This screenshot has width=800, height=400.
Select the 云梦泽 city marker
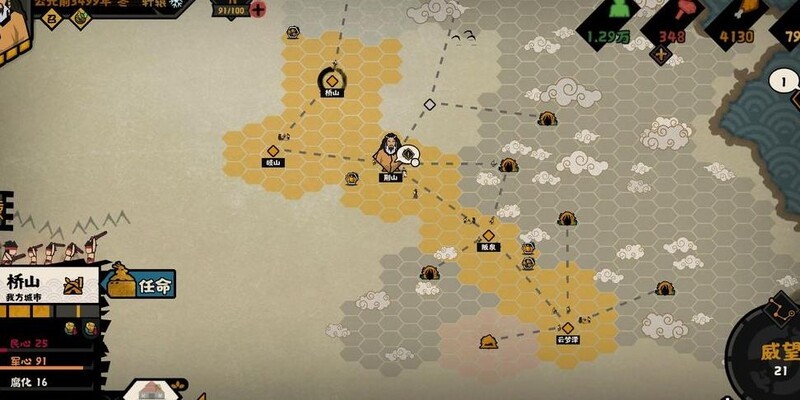[568, 329]
